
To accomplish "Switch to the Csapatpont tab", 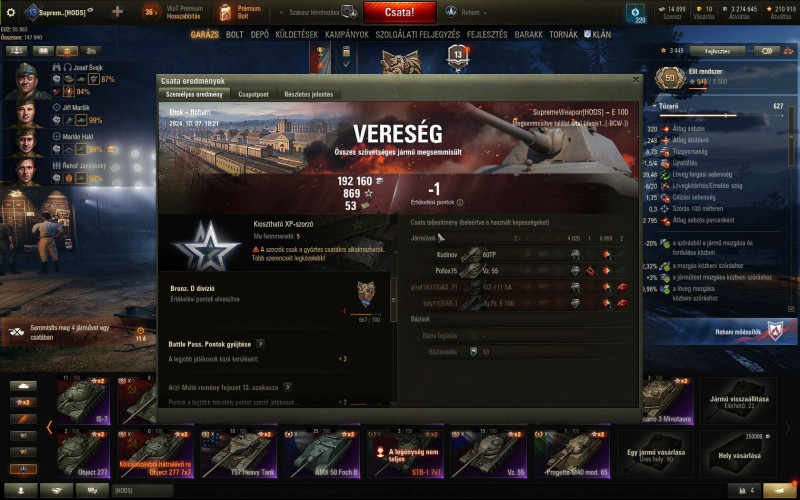I will 255,94.
